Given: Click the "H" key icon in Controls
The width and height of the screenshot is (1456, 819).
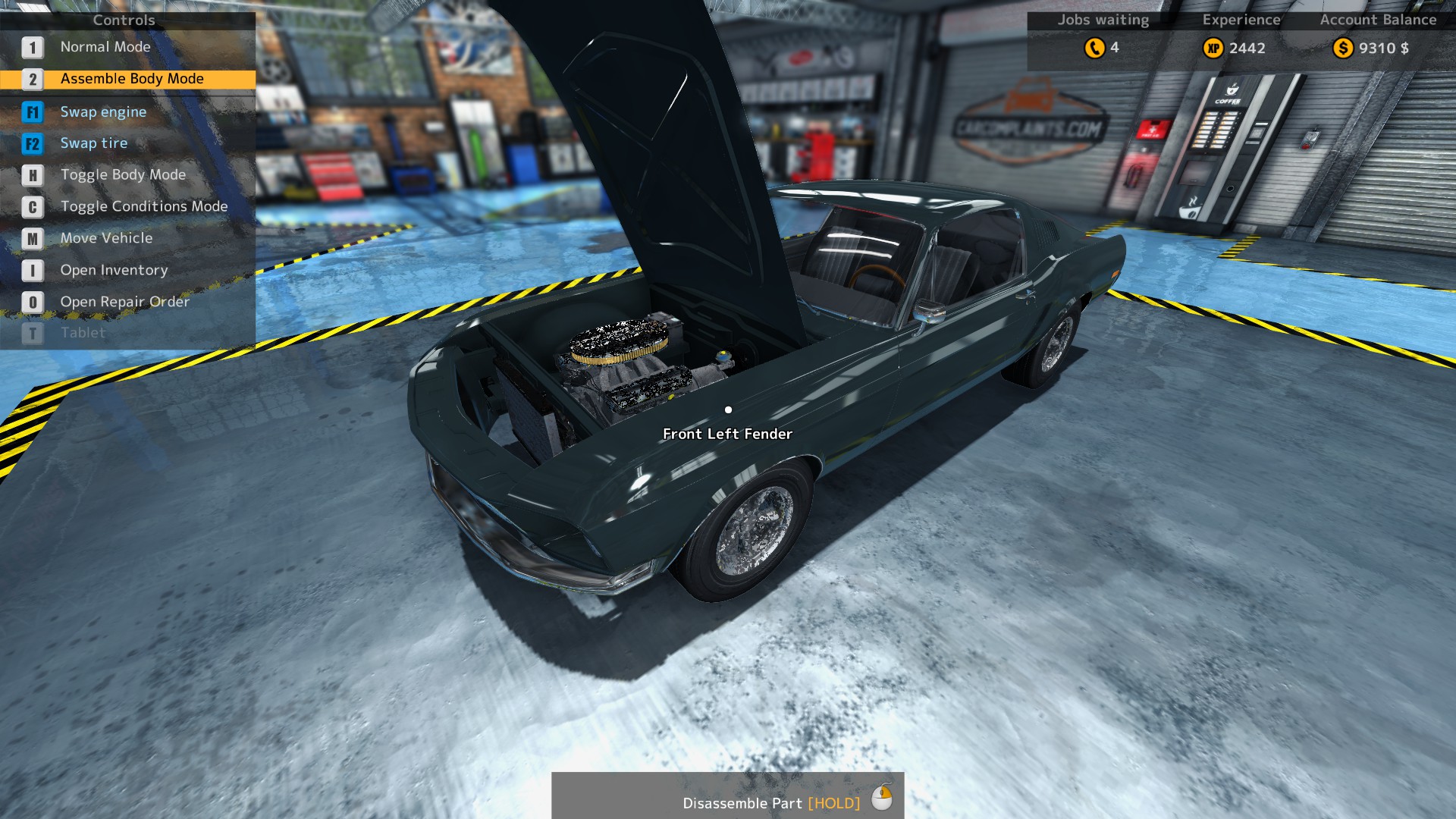Looking at the screenshot, I should 32,174.
